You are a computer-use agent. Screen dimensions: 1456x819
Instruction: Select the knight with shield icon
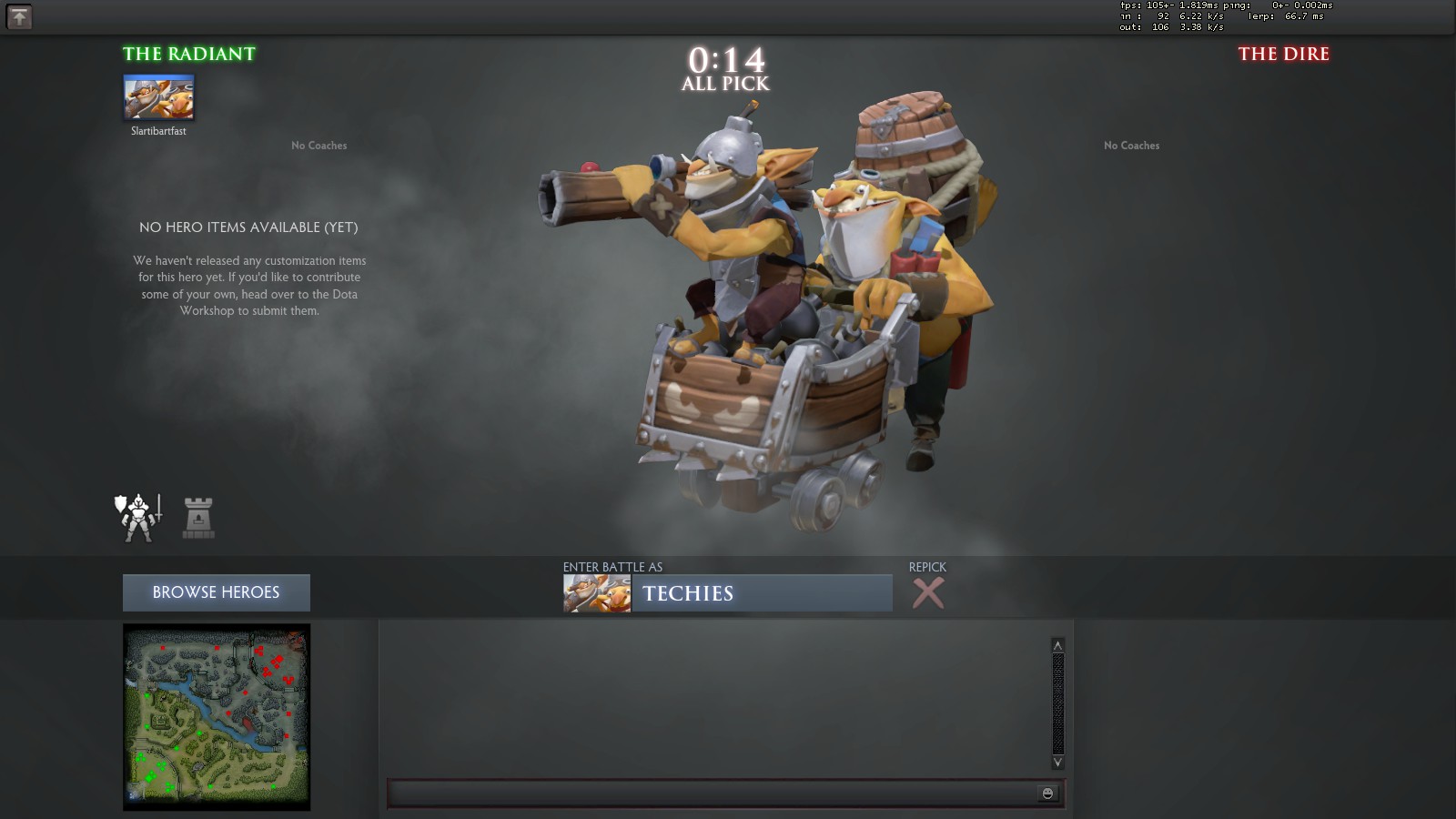point(138,518)
